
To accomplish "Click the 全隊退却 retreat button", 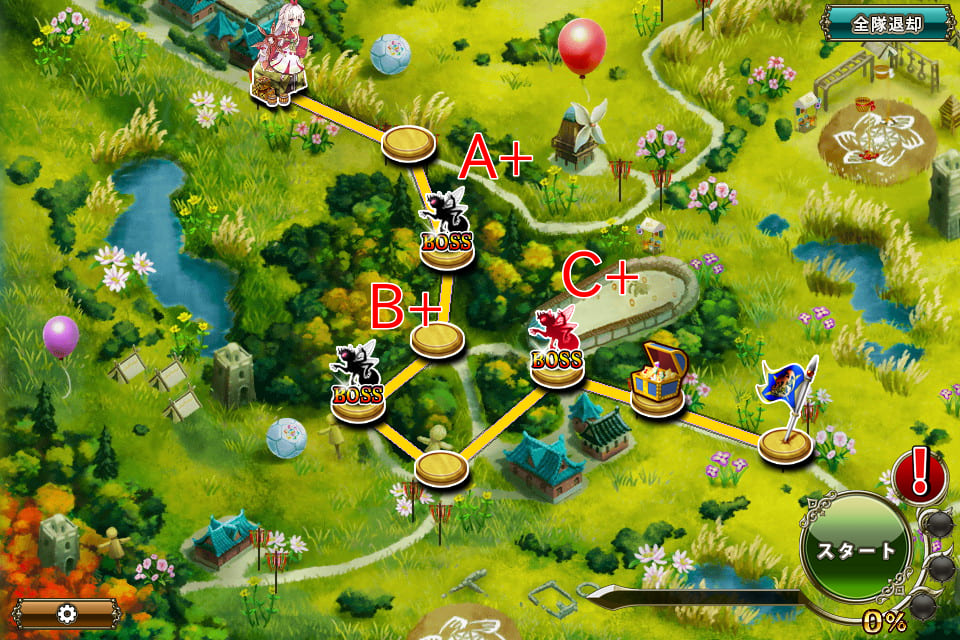I will [887, 22].
